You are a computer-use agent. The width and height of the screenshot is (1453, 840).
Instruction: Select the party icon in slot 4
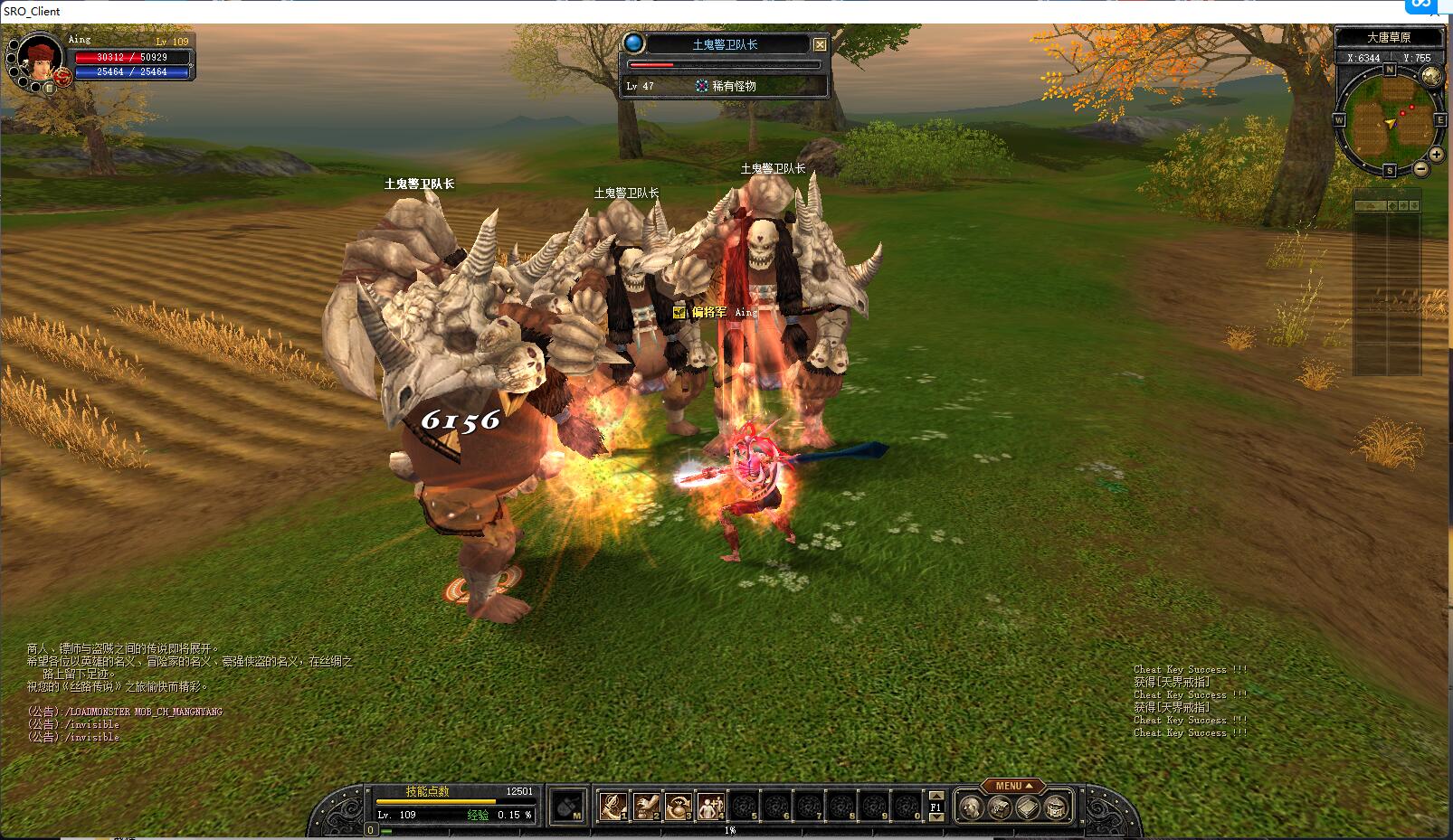[x=710, y=805]
